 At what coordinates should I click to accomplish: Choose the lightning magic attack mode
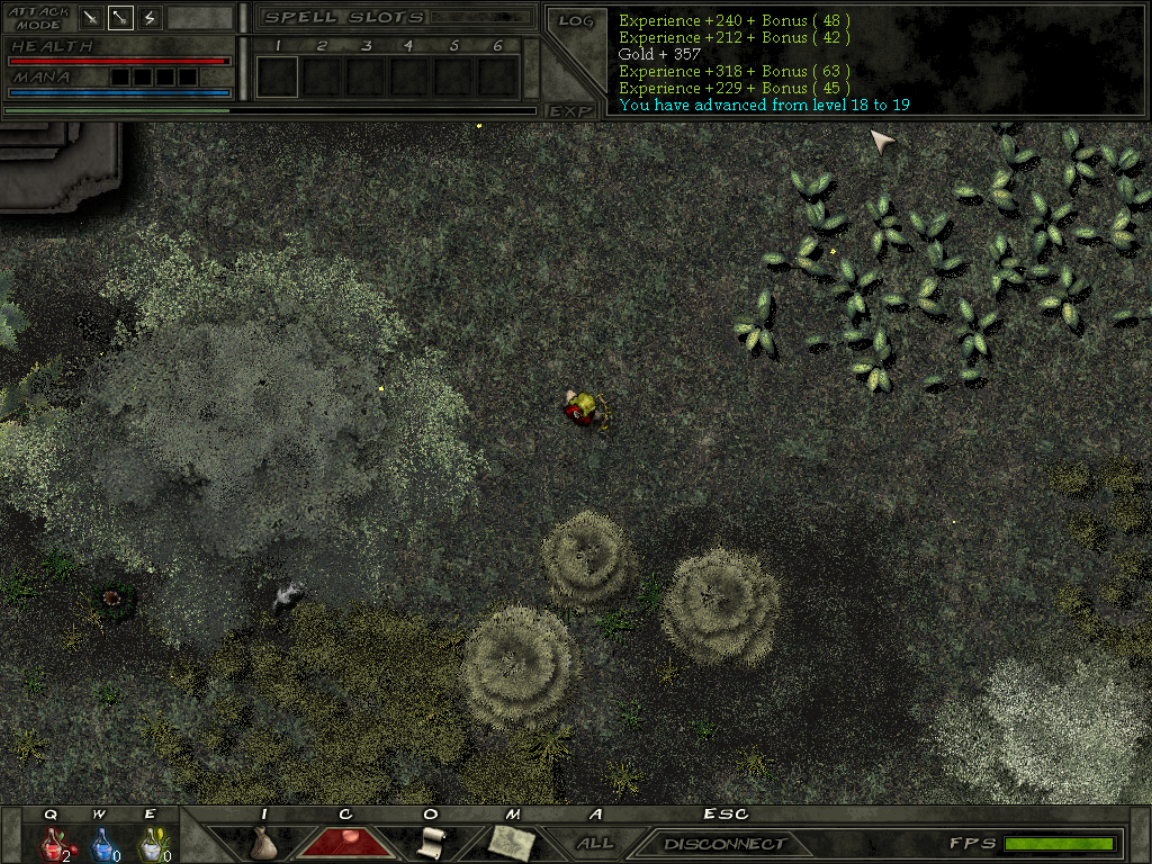click(x=149, y=17)
